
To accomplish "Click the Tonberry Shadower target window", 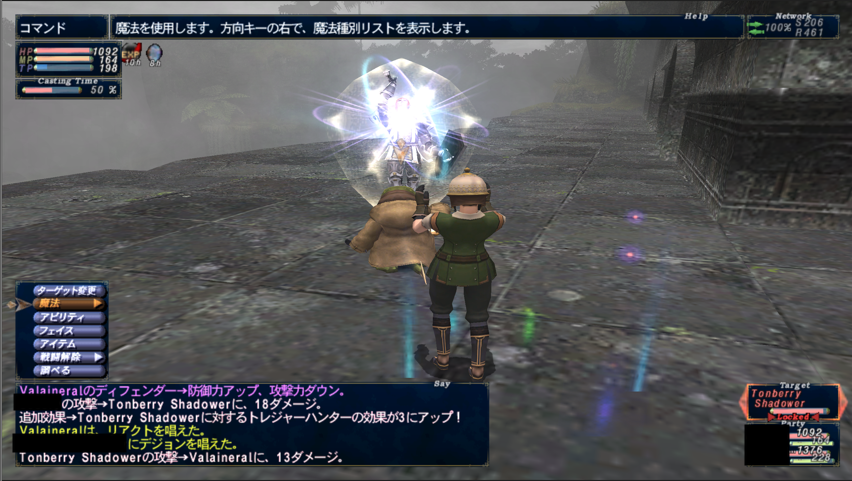I will 791,399.
